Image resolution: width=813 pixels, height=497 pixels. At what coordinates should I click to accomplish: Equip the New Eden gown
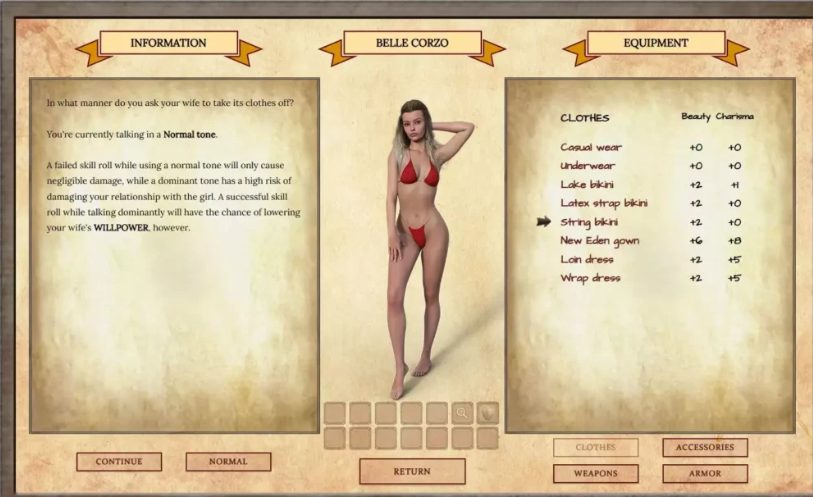point(599,241)
